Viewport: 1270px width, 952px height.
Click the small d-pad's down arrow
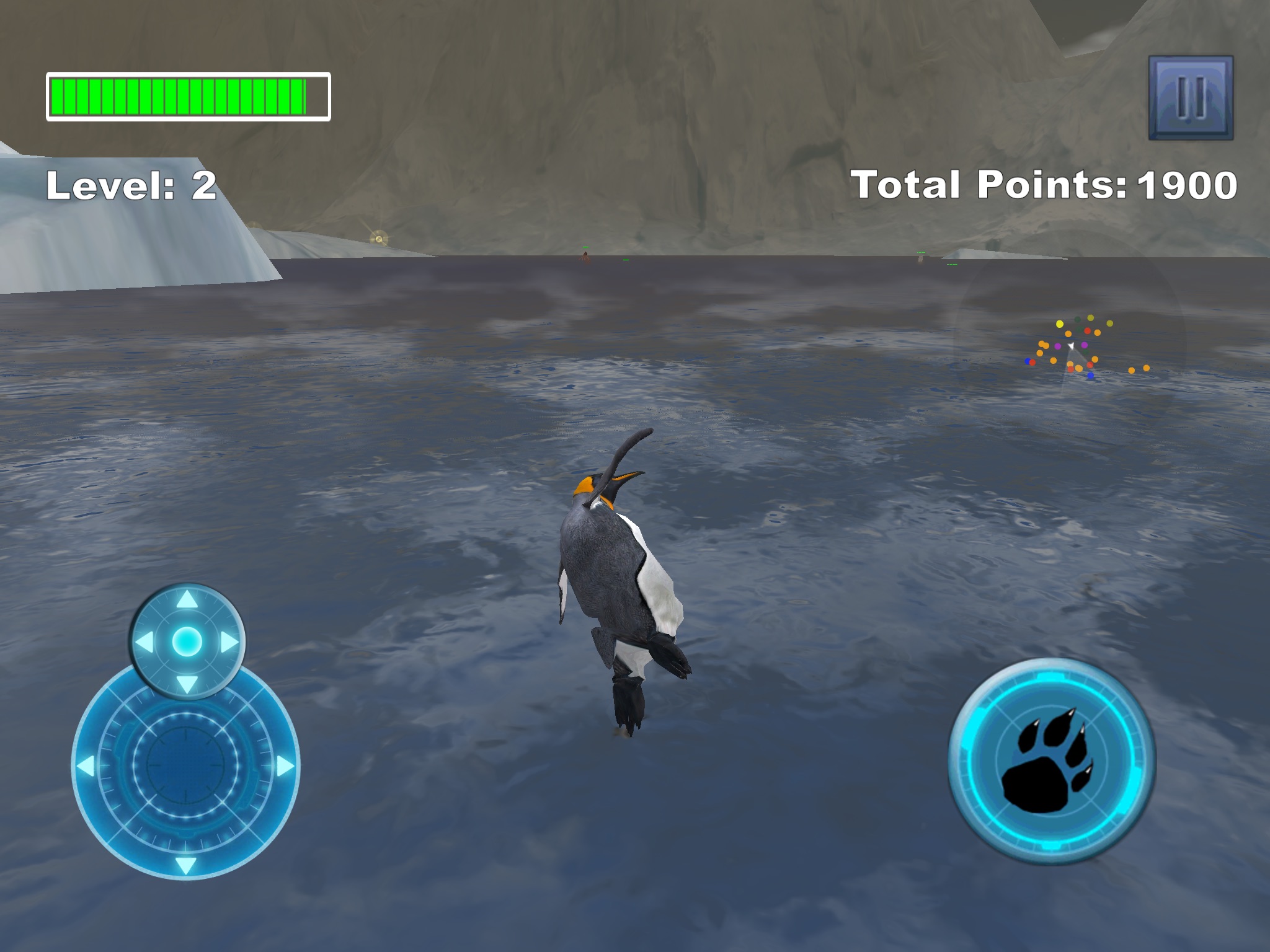pos(187,684)
